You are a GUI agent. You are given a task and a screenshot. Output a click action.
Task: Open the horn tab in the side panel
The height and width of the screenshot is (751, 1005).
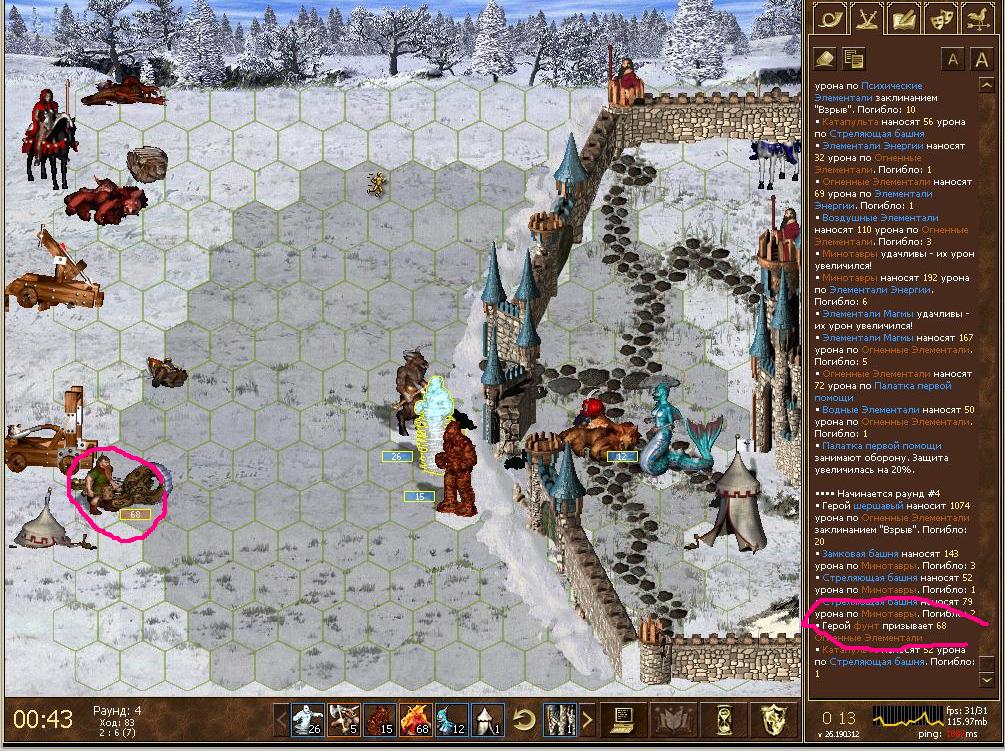pyautogui.click(x=829, y=17)
